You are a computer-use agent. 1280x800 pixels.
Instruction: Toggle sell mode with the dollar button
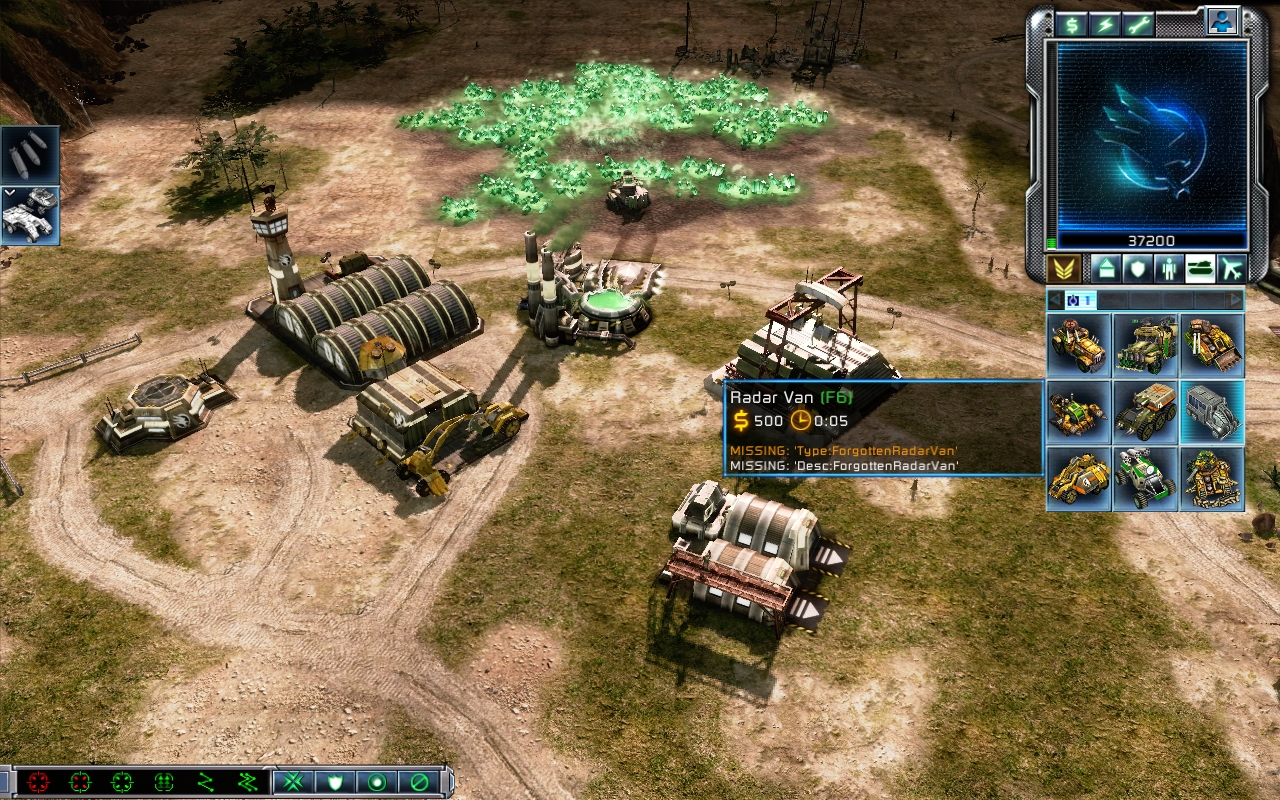click(1073, 25)
